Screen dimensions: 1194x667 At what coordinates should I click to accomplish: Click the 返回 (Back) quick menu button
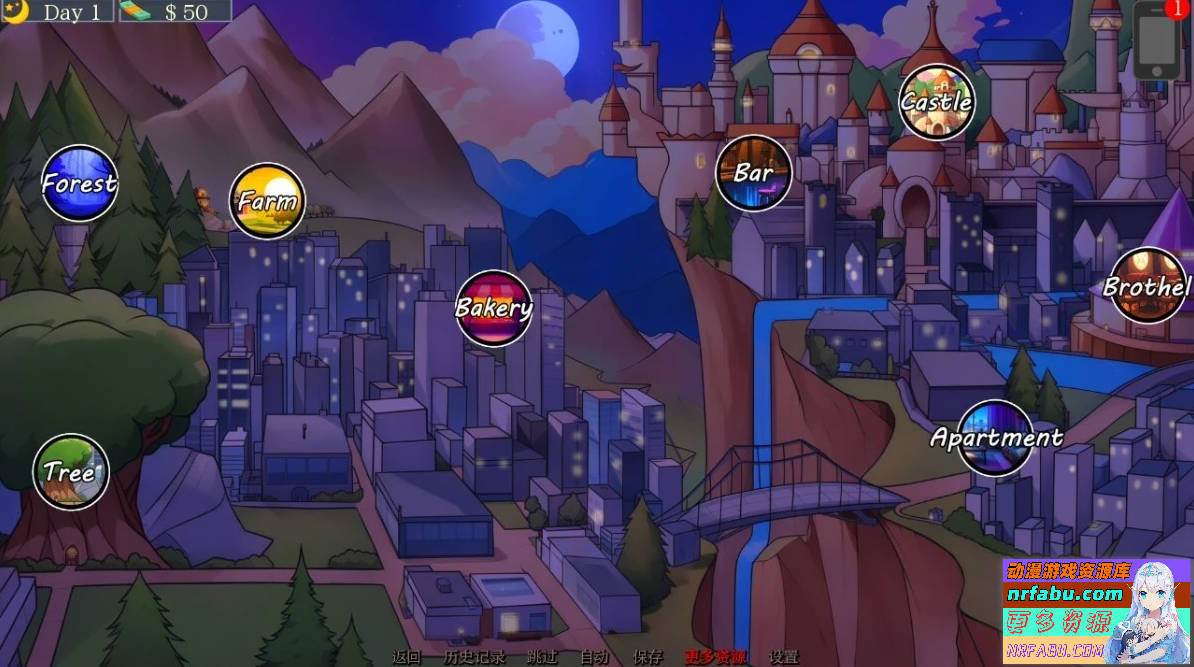407,657
